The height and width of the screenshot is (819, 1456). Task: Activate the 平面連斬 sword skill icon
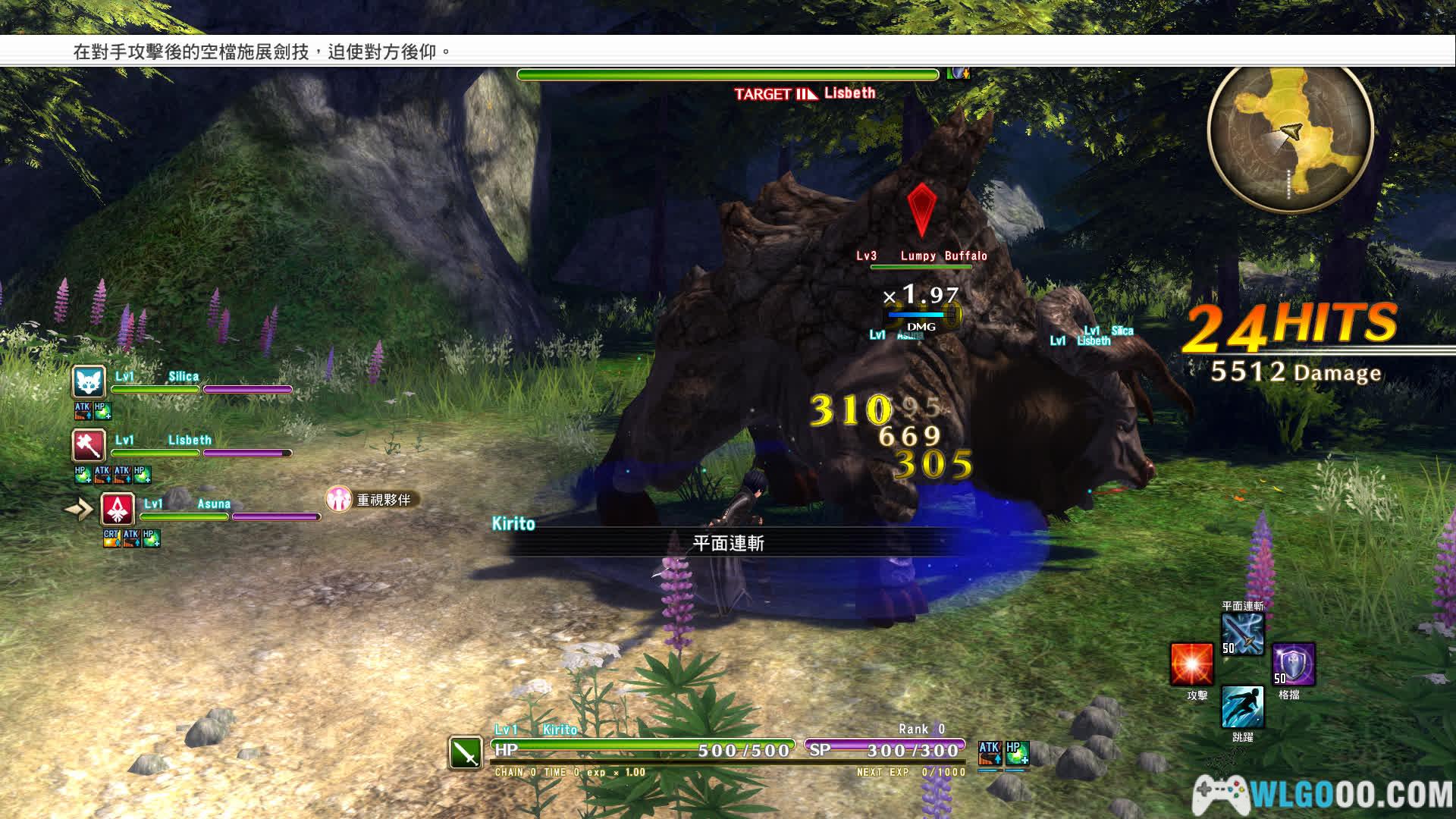point(1242,634)
